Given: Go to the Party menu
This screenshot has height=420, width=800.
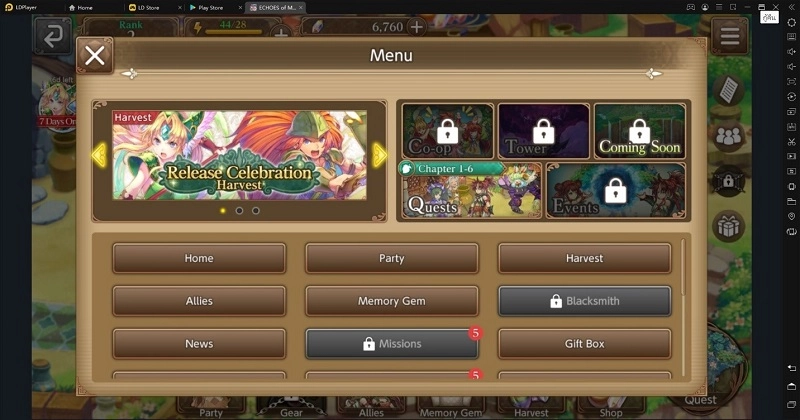Looking at the screenshot, I should point(391,258).
